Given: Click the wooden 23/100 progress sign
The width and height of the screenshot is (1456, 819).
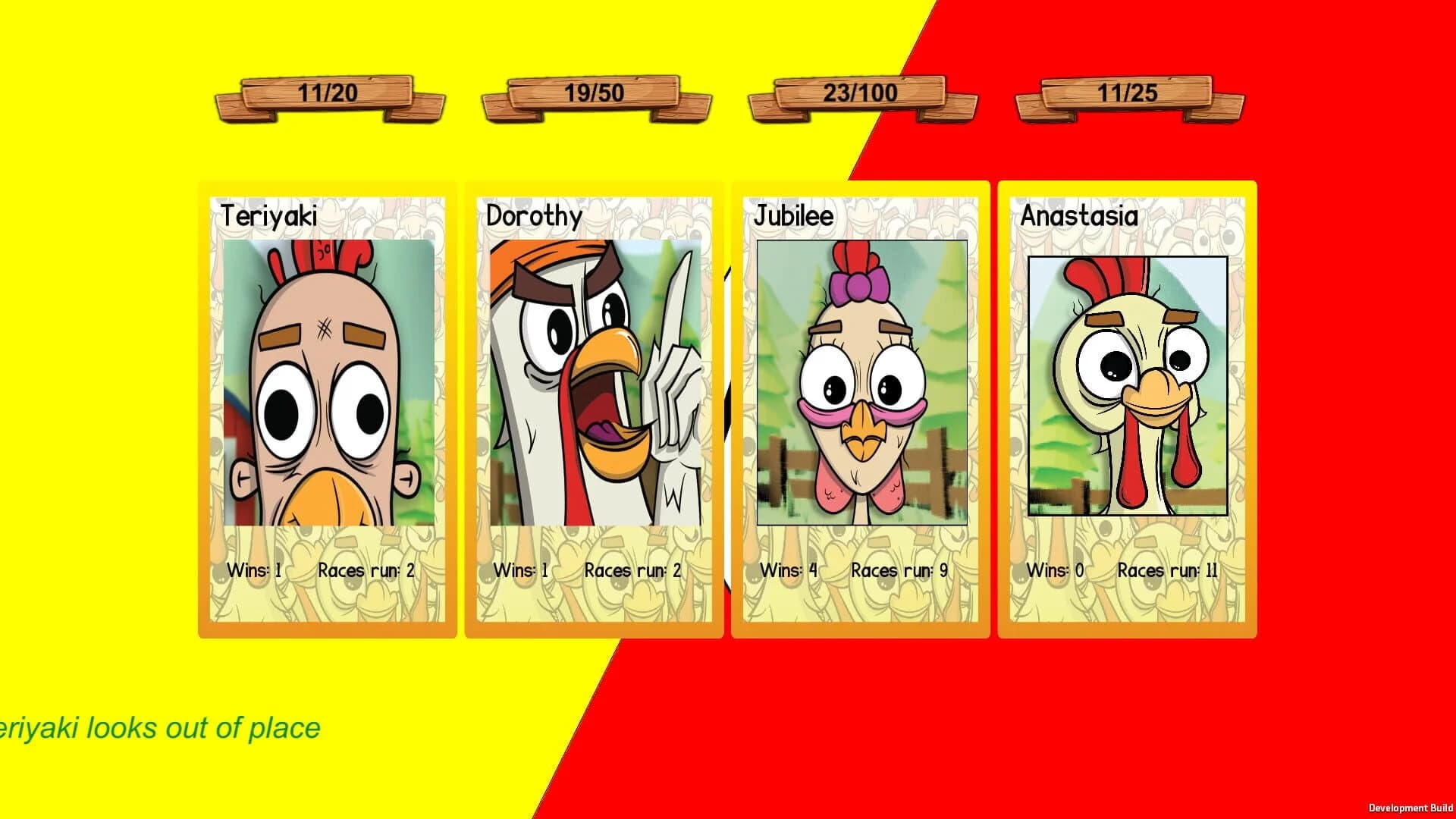Looking at the screenshot, I should 859,93.
